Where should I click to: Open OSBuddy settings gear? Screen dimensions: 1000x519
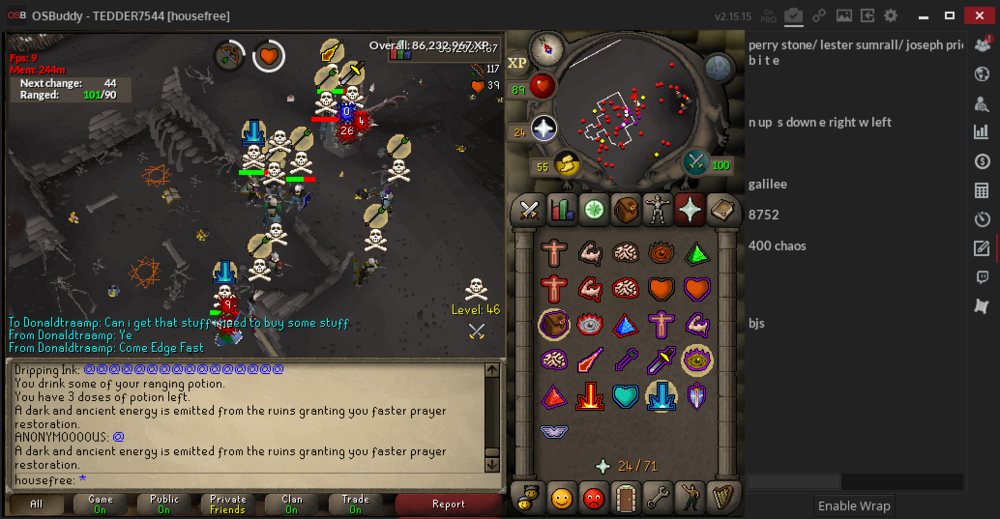pos(890,16)
